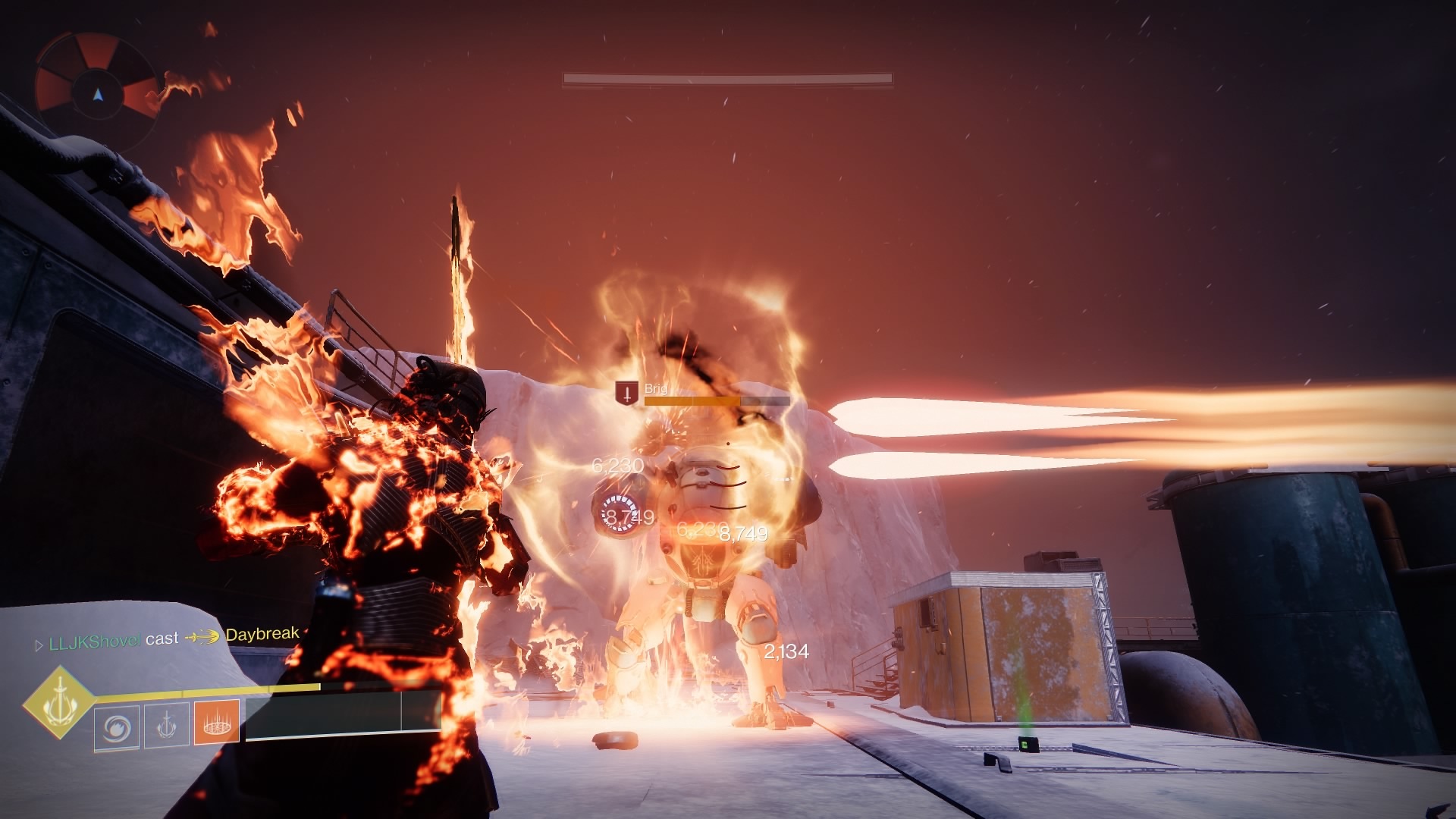Click the radar in the top-left corner
Screen dimensions: 1456x819
click(96, 92)
